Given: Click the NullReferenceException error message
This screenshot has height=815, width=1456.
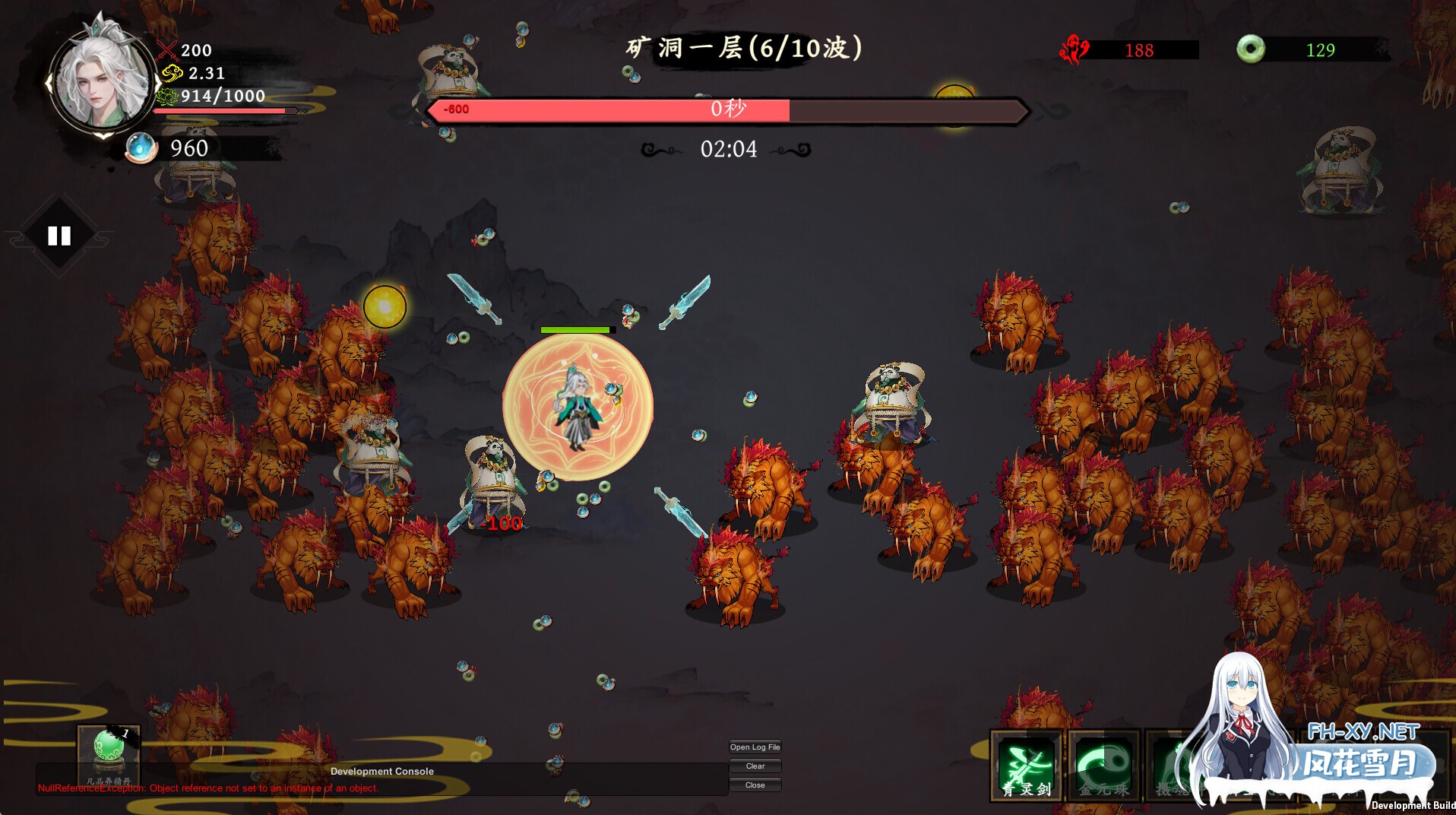Looking at the screenshot, I should tap(208, 788).
